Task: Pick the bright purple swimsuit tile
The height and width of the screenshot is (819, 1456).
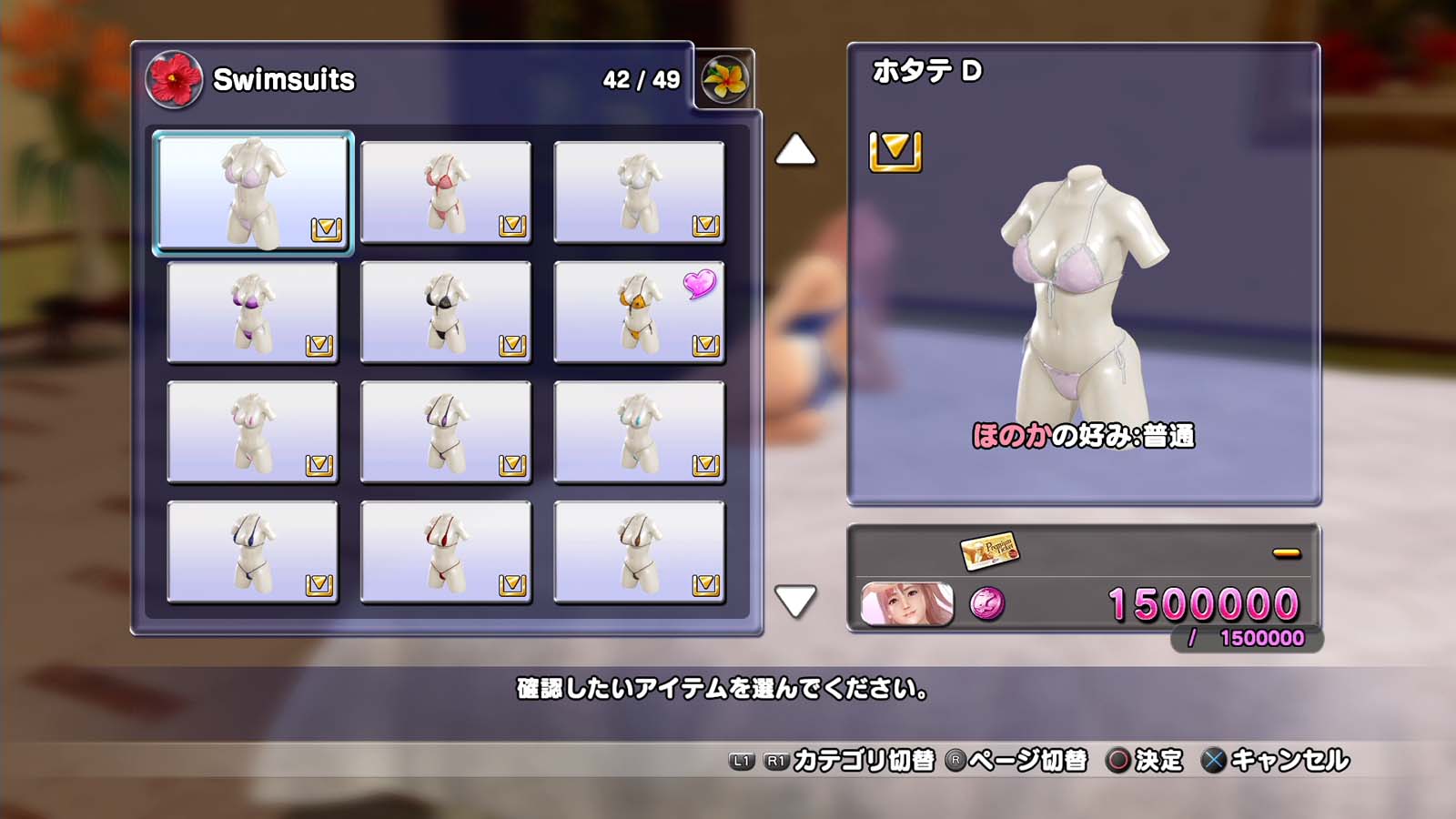Action: (x=253, y=312)
